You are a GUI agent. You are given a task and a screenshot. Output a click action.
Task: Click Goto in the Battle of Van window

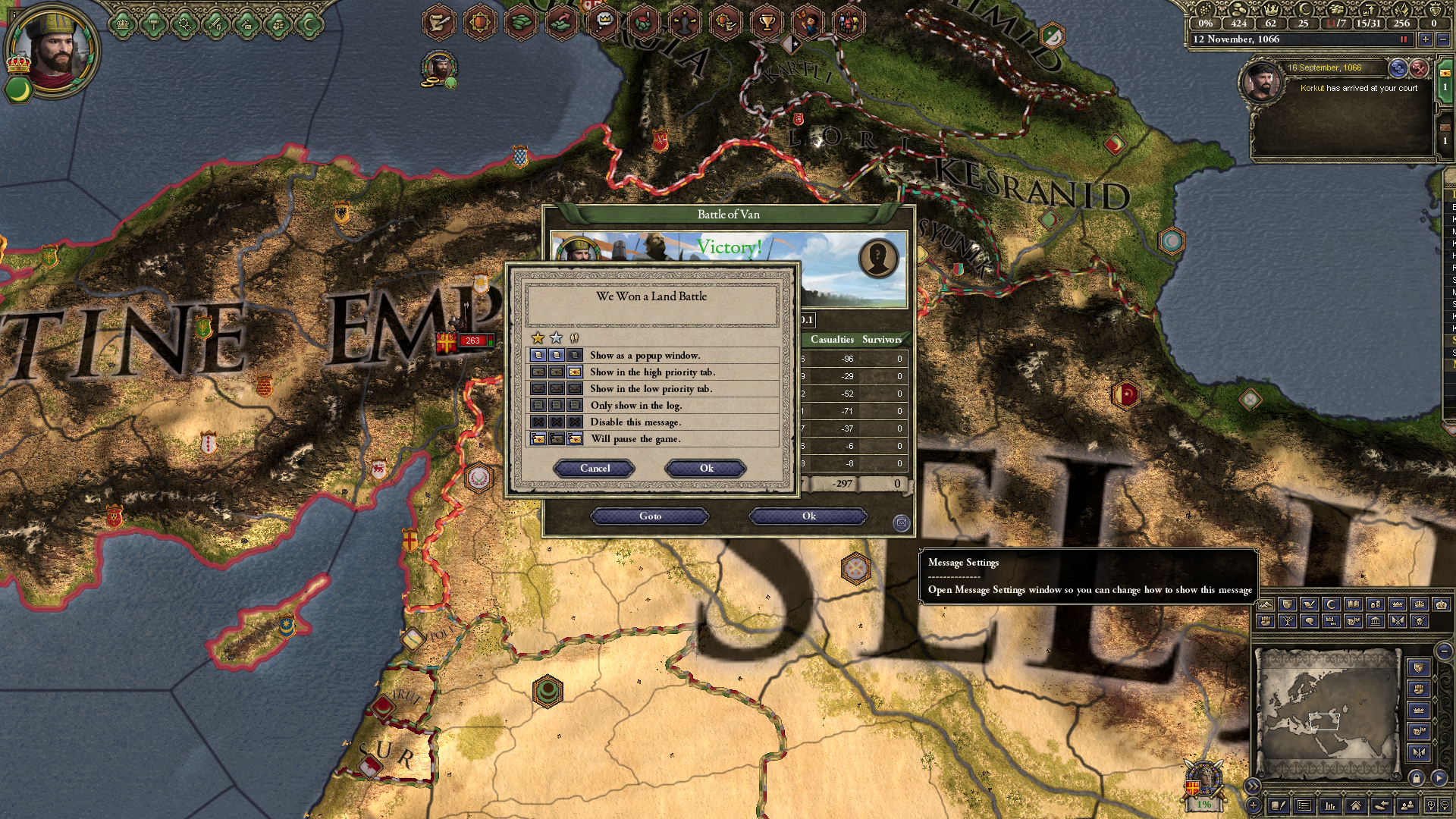(x=650, y=516)
